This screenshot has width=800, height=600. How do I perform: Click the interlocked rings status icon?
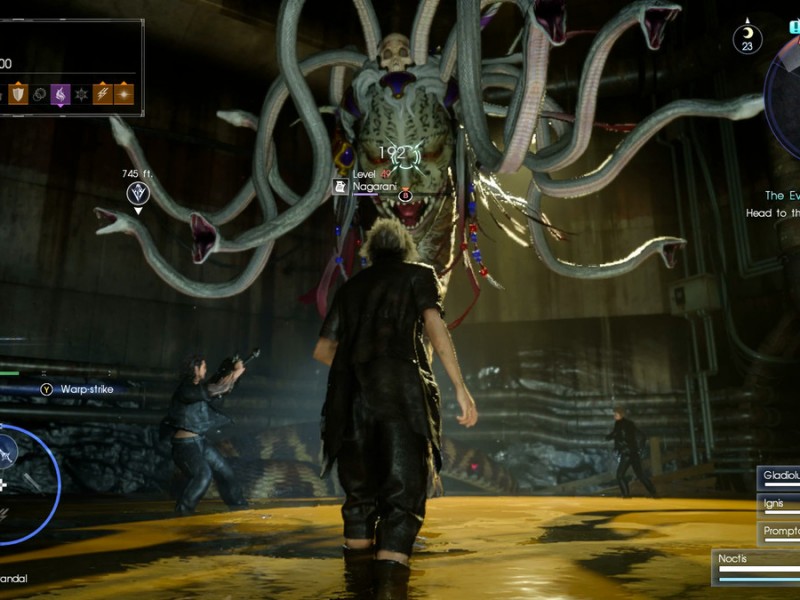coord(39,95)
